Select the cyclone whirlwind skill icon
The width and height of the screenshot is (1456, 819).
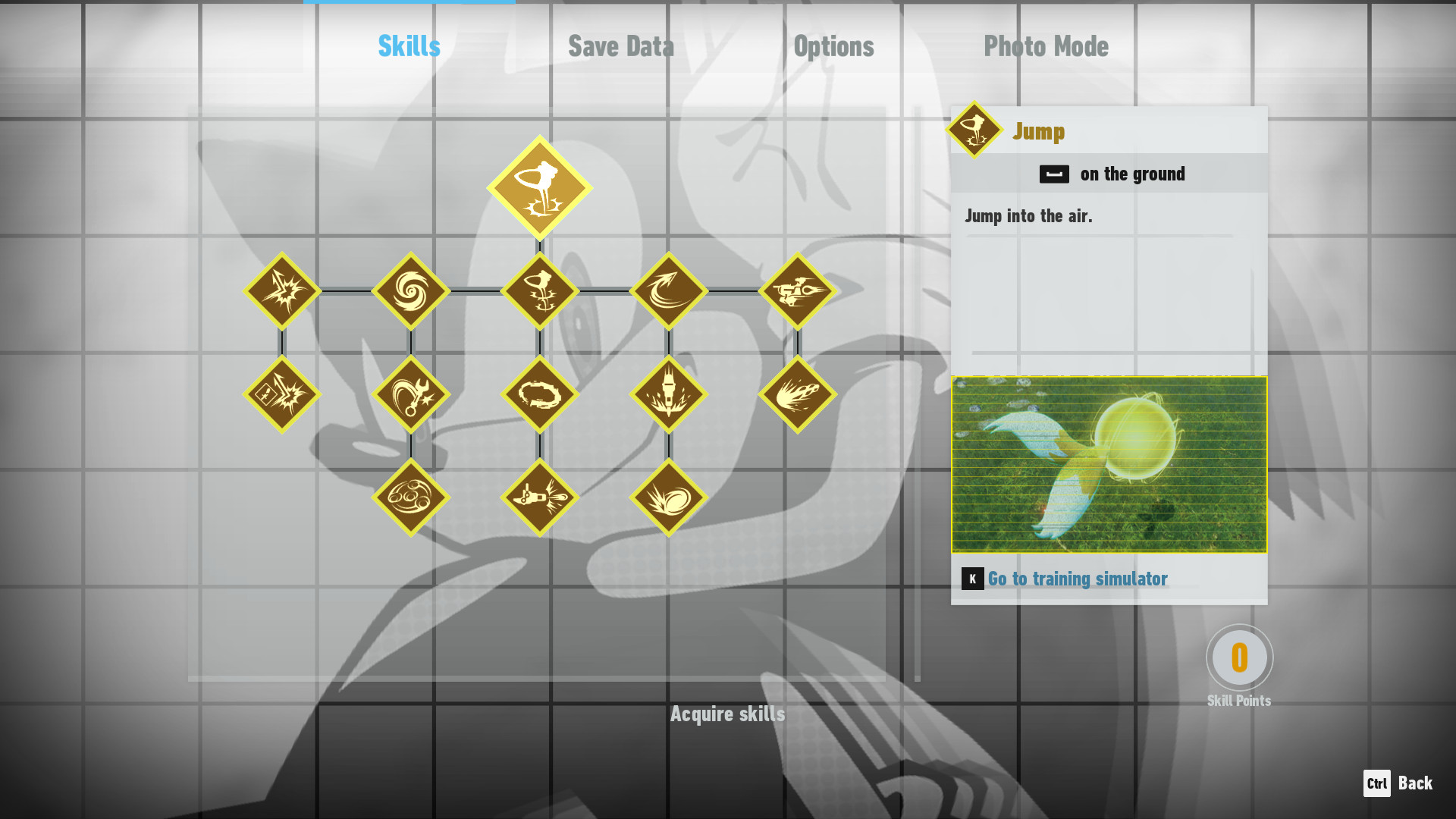pyautogui.click(x=410, y=290)
